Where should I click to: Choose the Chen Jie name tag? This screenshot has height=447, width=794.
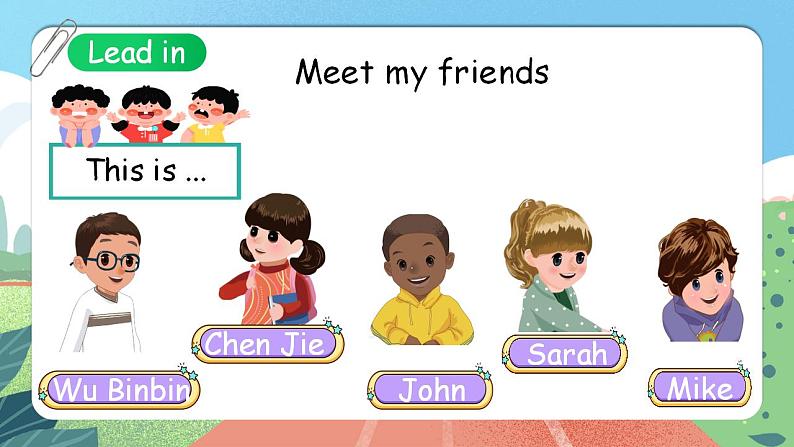click(x=266, y=344)
